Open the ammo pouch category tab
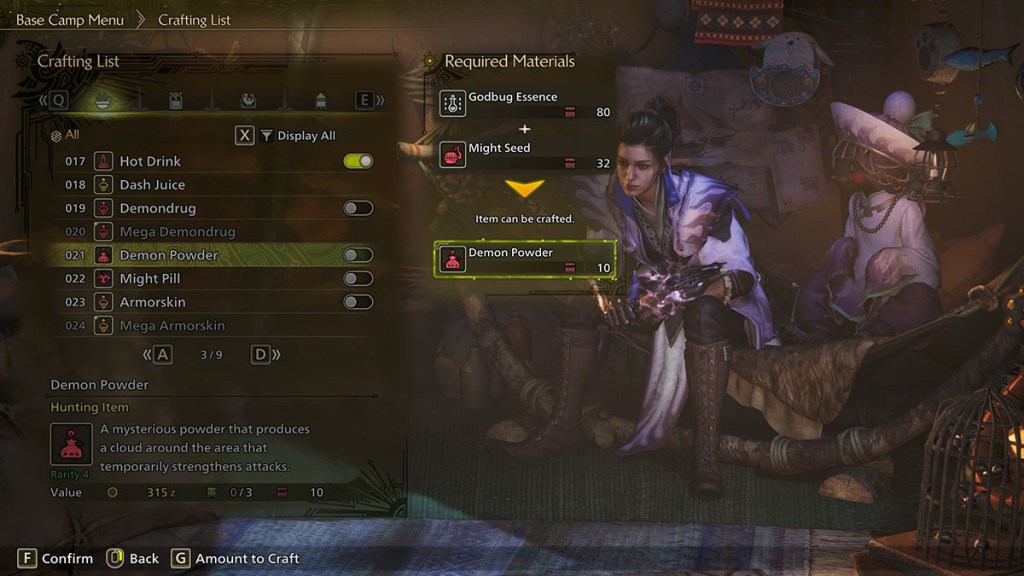The width and height of the screenshot is (1024, 576). (x=176, y=100)
